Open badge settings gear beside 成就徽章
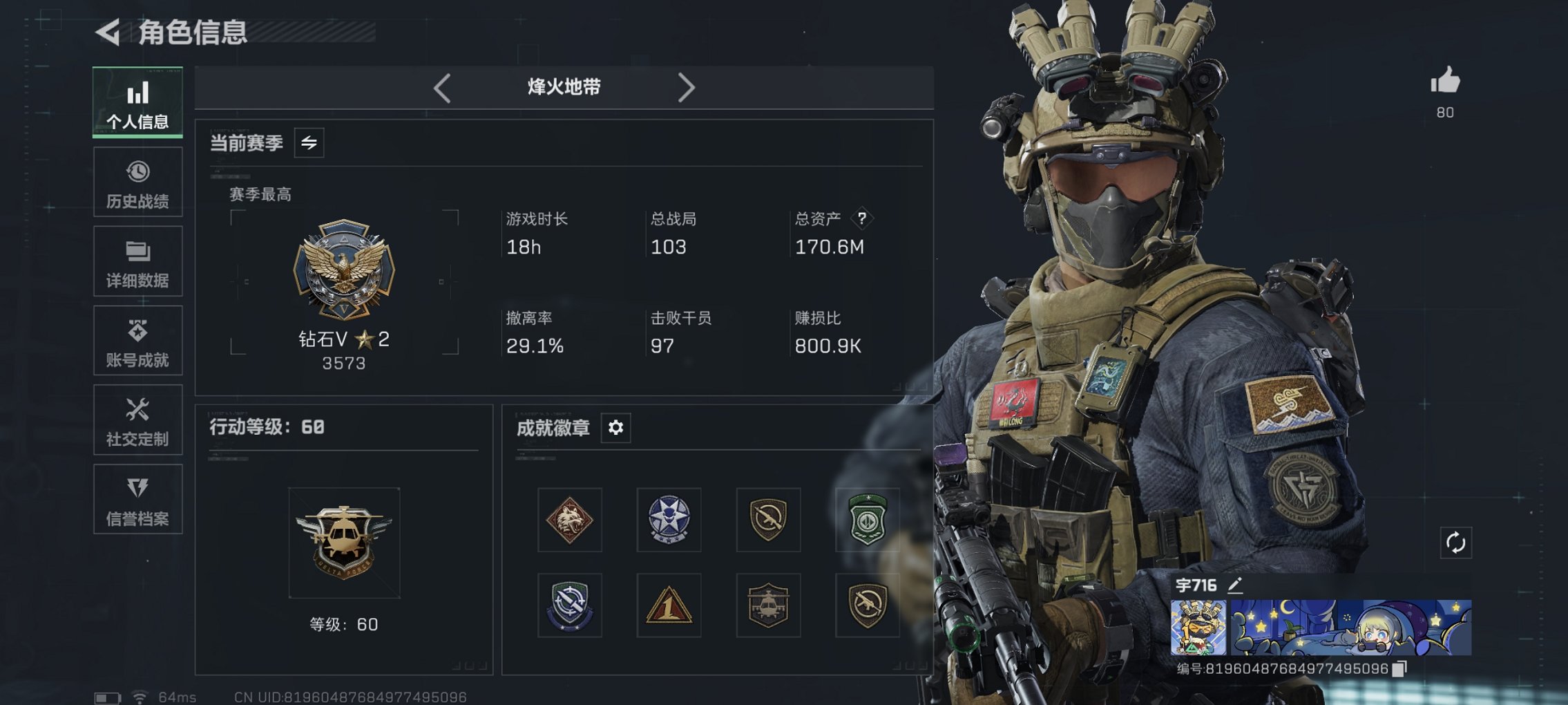Screen dimensions: 1568x705 tap(615, 428)
